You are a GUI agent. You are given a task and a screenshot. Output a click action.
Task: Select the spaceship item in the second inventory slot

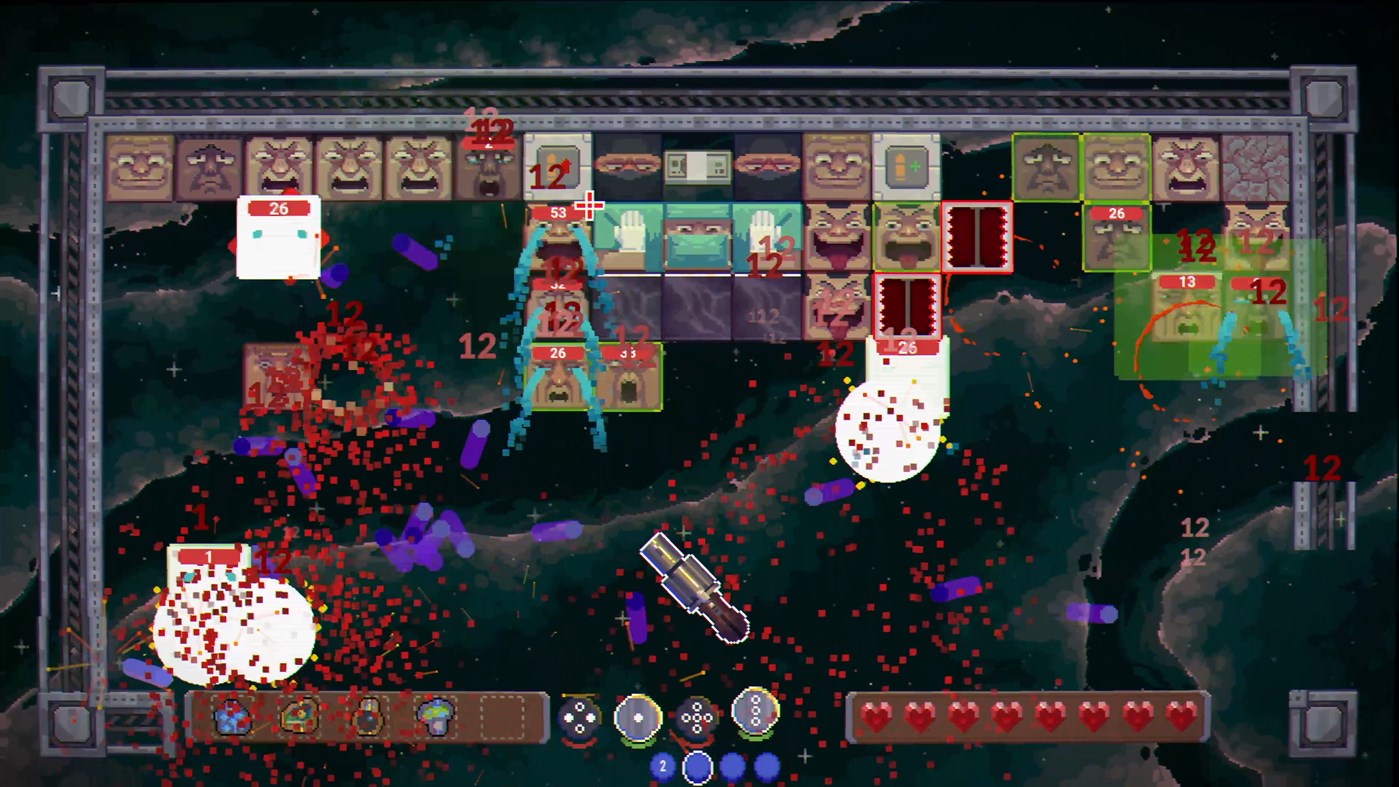(x=299, y=718)
